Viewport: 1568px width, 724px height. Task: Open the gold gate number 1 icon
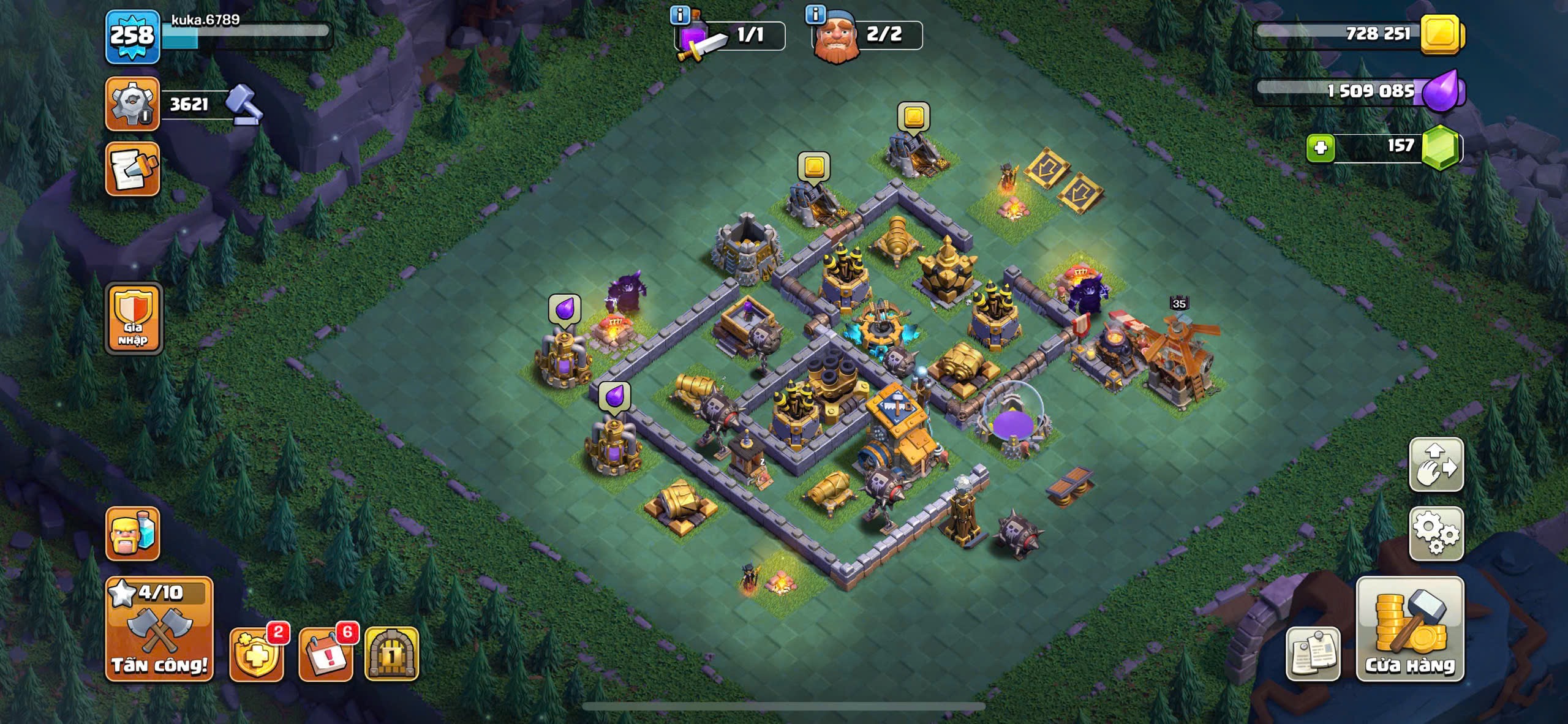pyautogui.click(x=392, y=655)
